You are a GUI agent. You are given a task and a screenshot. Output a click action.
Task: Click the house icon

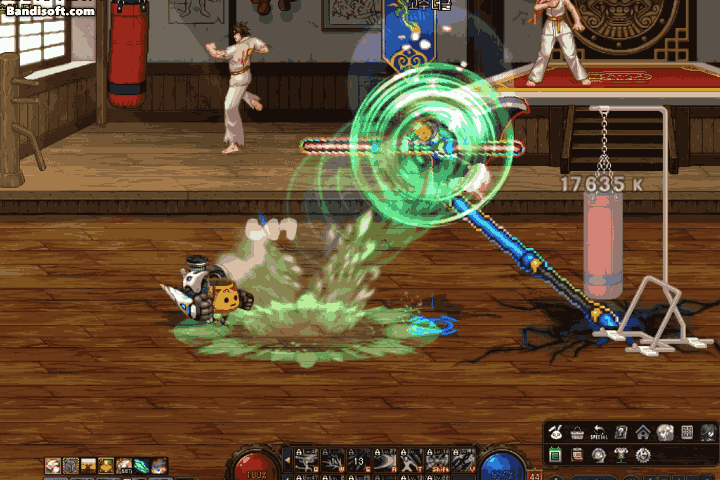tap(643, 432)
